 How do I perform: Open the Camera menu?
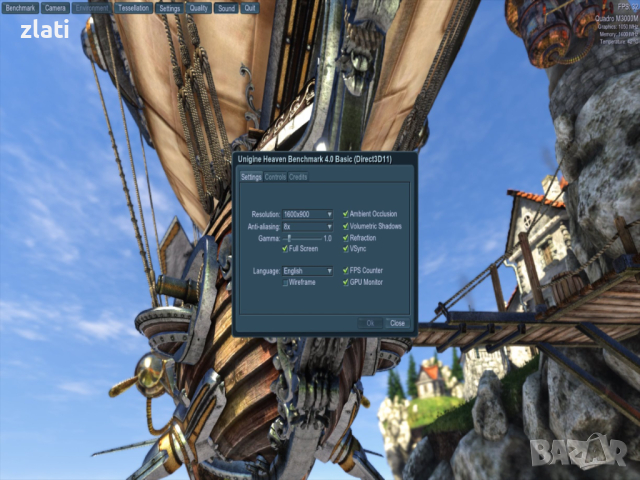click(55, 7)
